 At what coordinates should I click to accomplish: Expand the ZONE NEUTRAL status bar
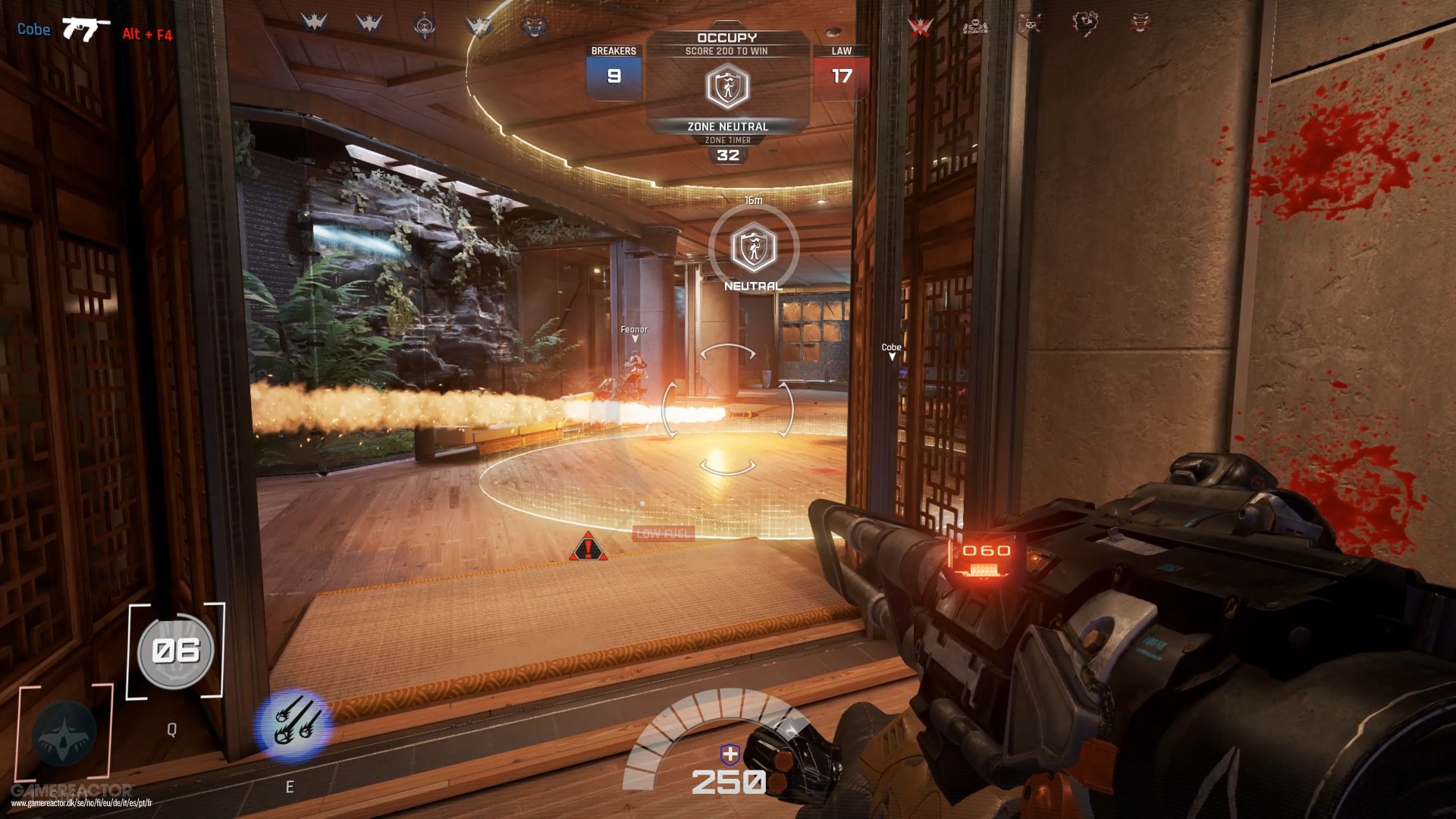coord(726,127)
